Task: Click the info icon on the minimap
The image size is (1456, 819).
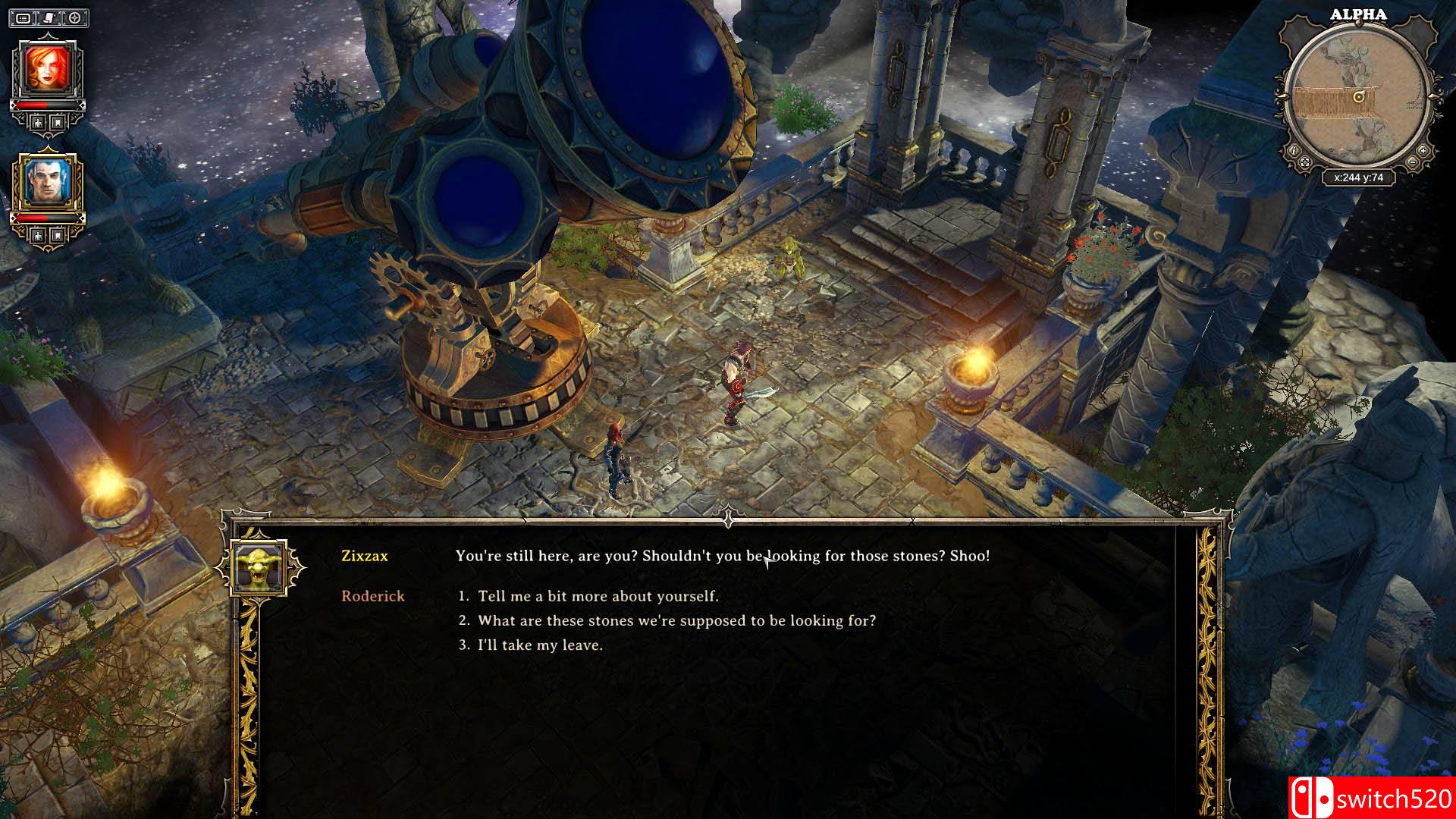Action: [x=1294, y=151]
